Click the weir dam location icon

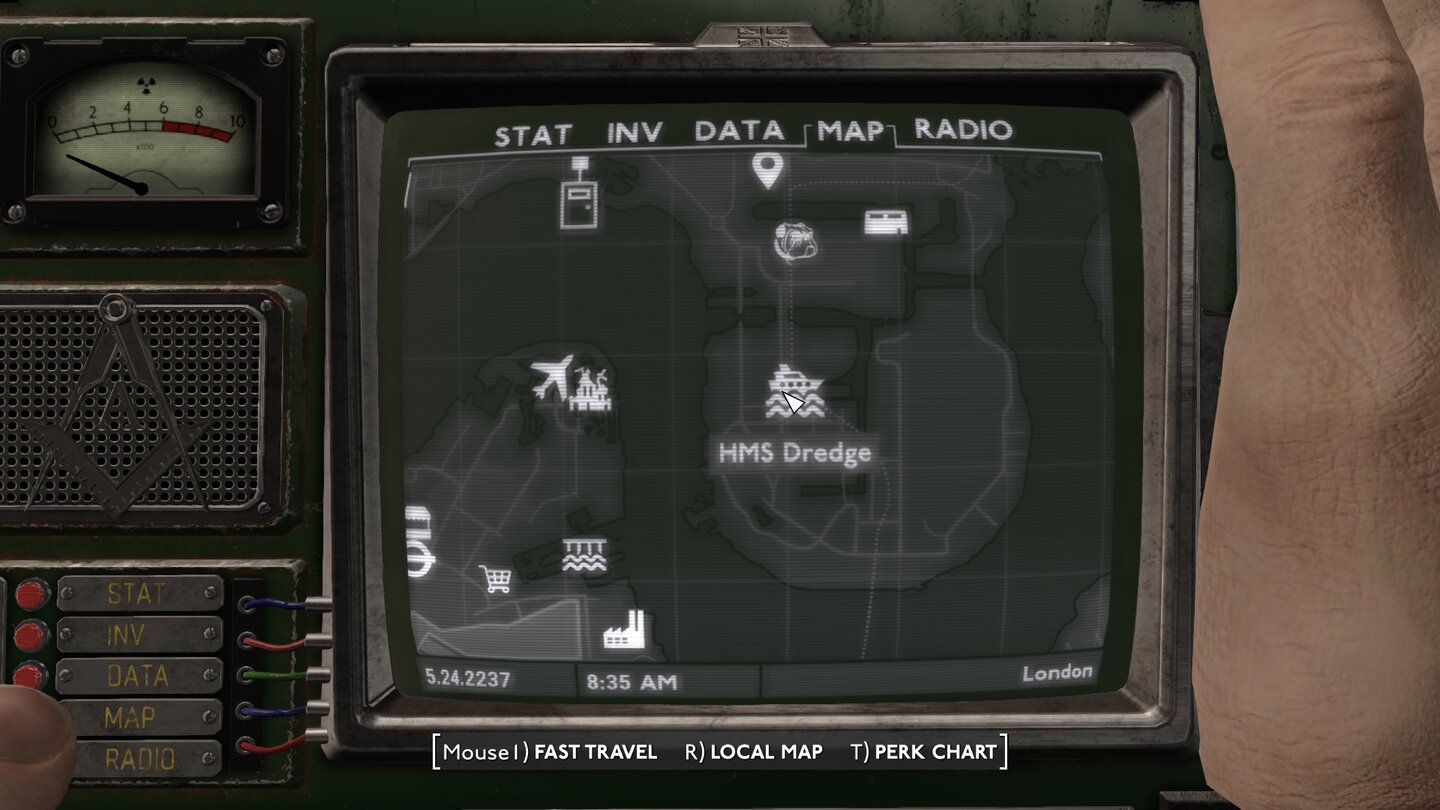584,553
